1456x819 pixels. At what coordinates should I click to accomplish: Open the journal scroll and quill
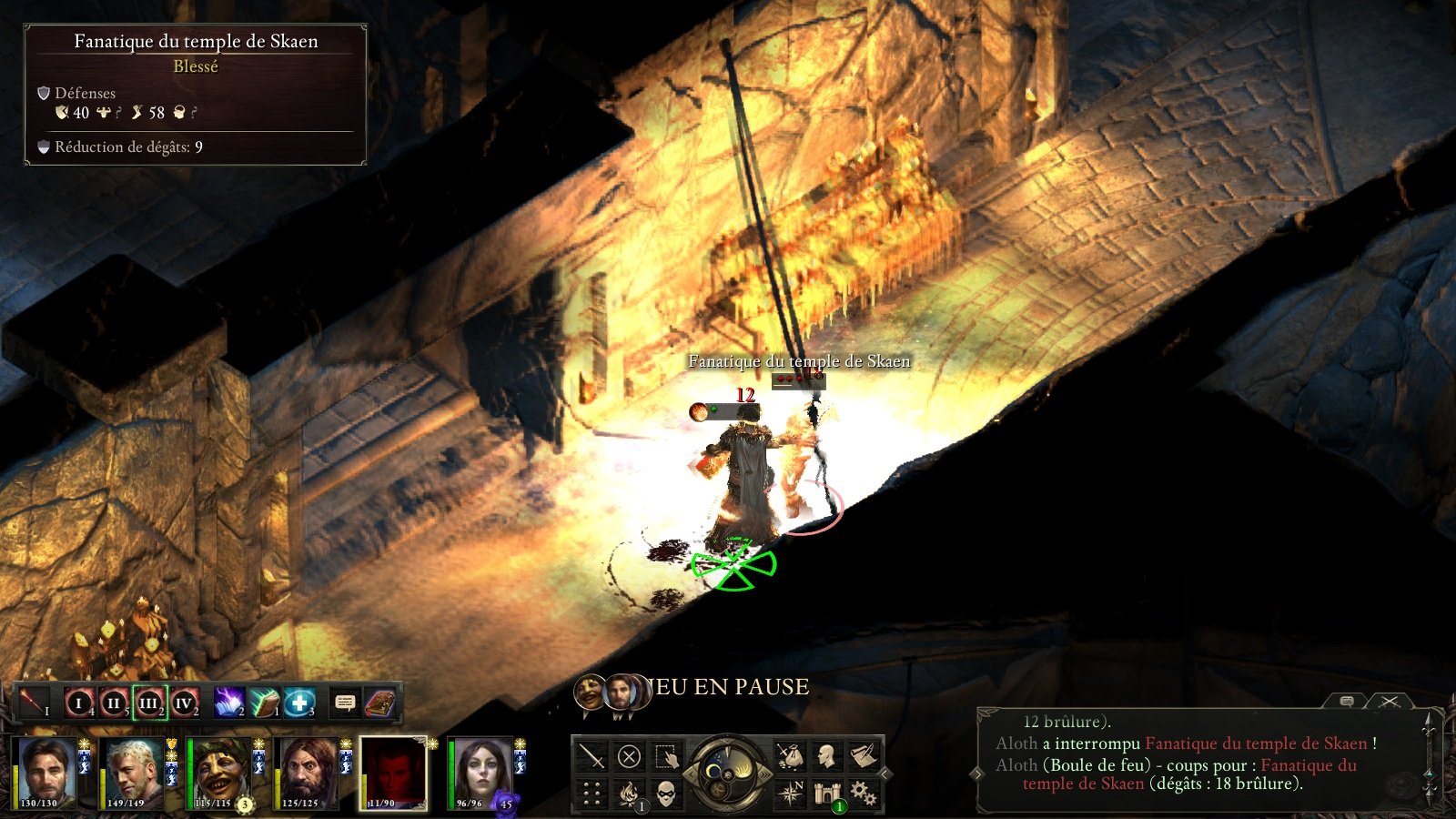click(x=863, y=756)
